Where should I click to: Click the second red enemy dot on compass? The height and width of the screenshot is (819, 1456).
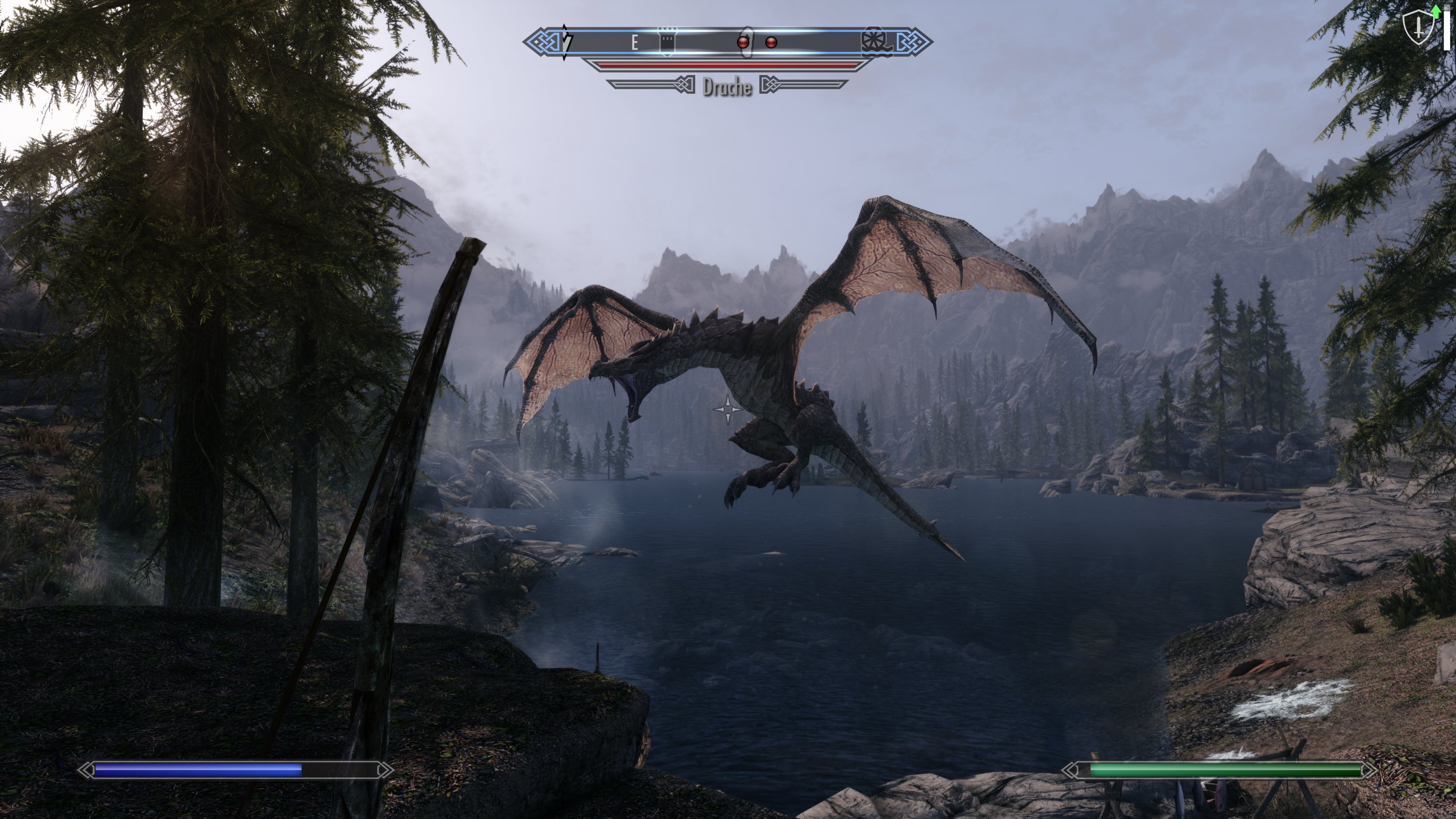[x=771, y=42]
